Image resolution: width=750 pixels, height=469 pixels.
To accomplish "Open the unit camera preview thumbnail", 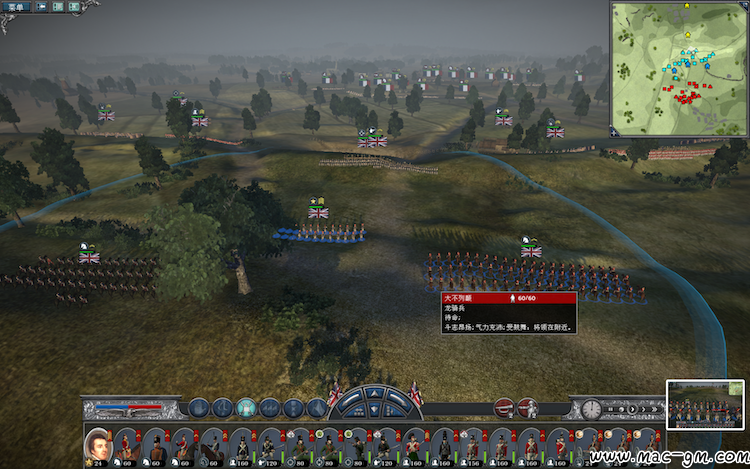I will click(x=705, y=403).
